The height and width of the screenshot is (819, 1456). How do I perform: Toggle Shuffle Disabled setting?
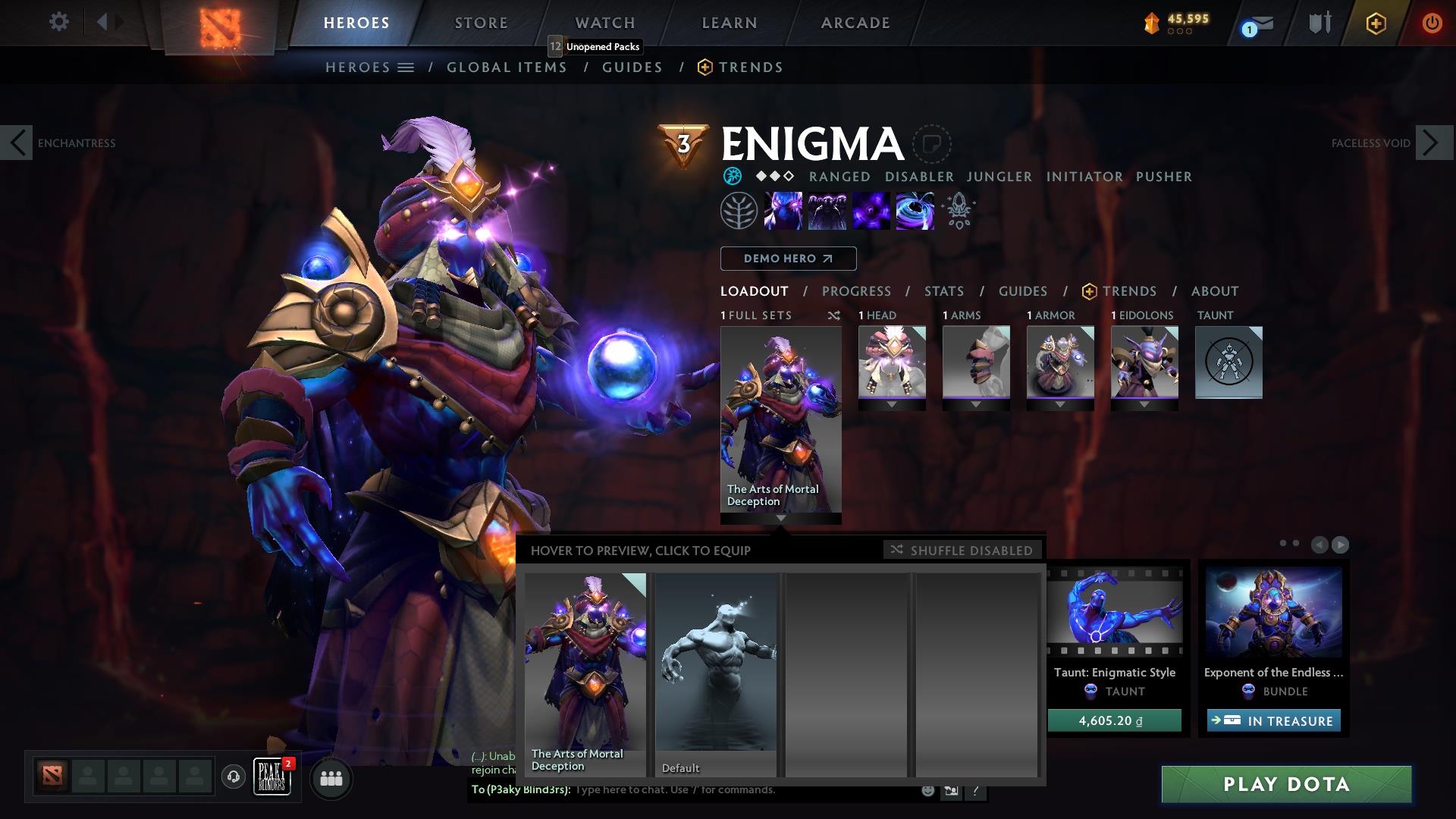pyautogui.click(x=961, y=551)
